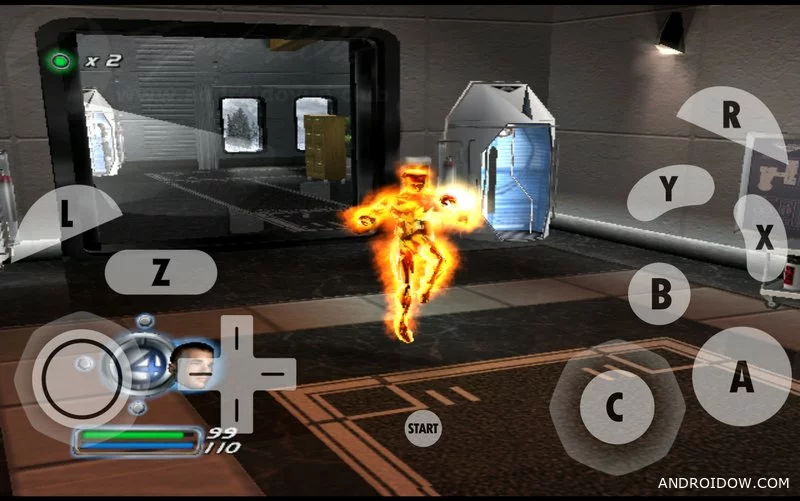
Task: Tap the C stick touch control
Action: [615, 406]
